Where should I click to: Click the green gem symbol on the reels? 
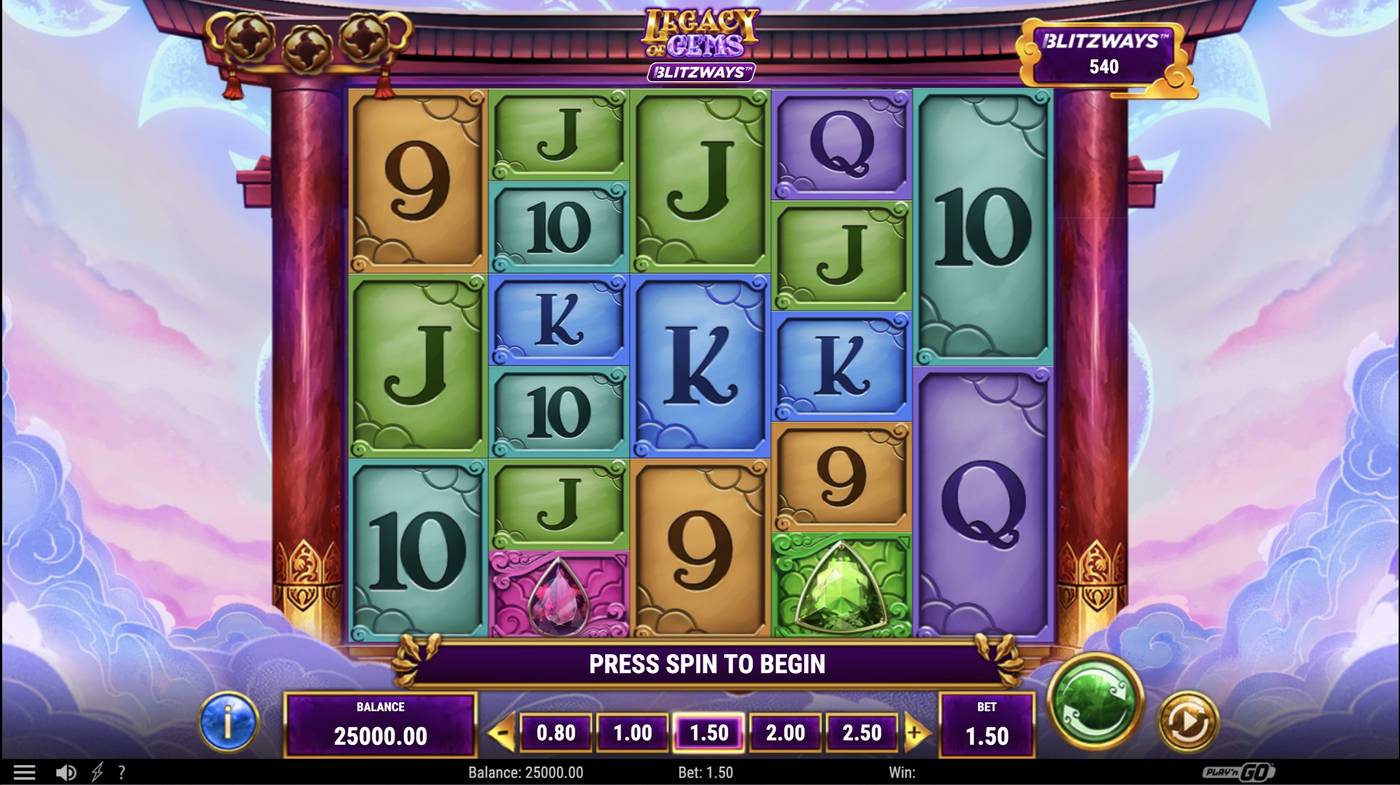[842, 586]
